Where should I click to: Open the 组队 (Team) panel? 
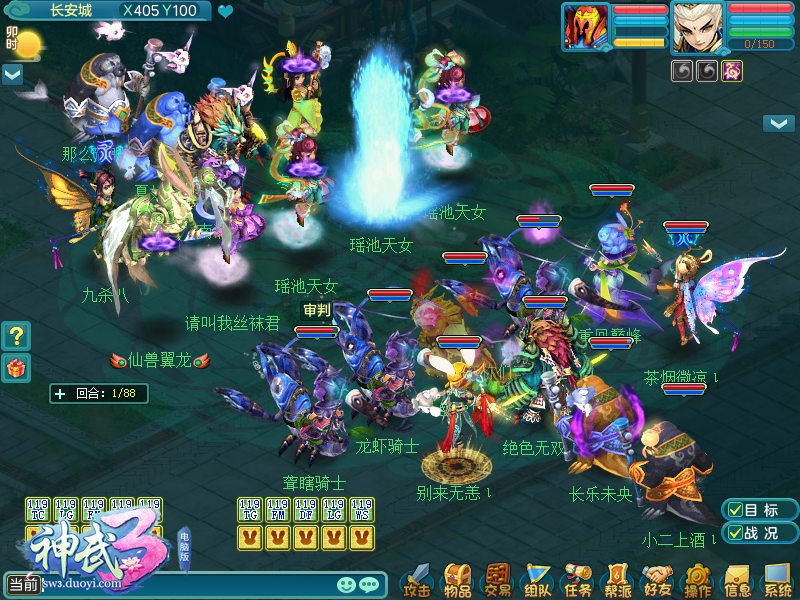pyautogui.click(x=538, y=579)
